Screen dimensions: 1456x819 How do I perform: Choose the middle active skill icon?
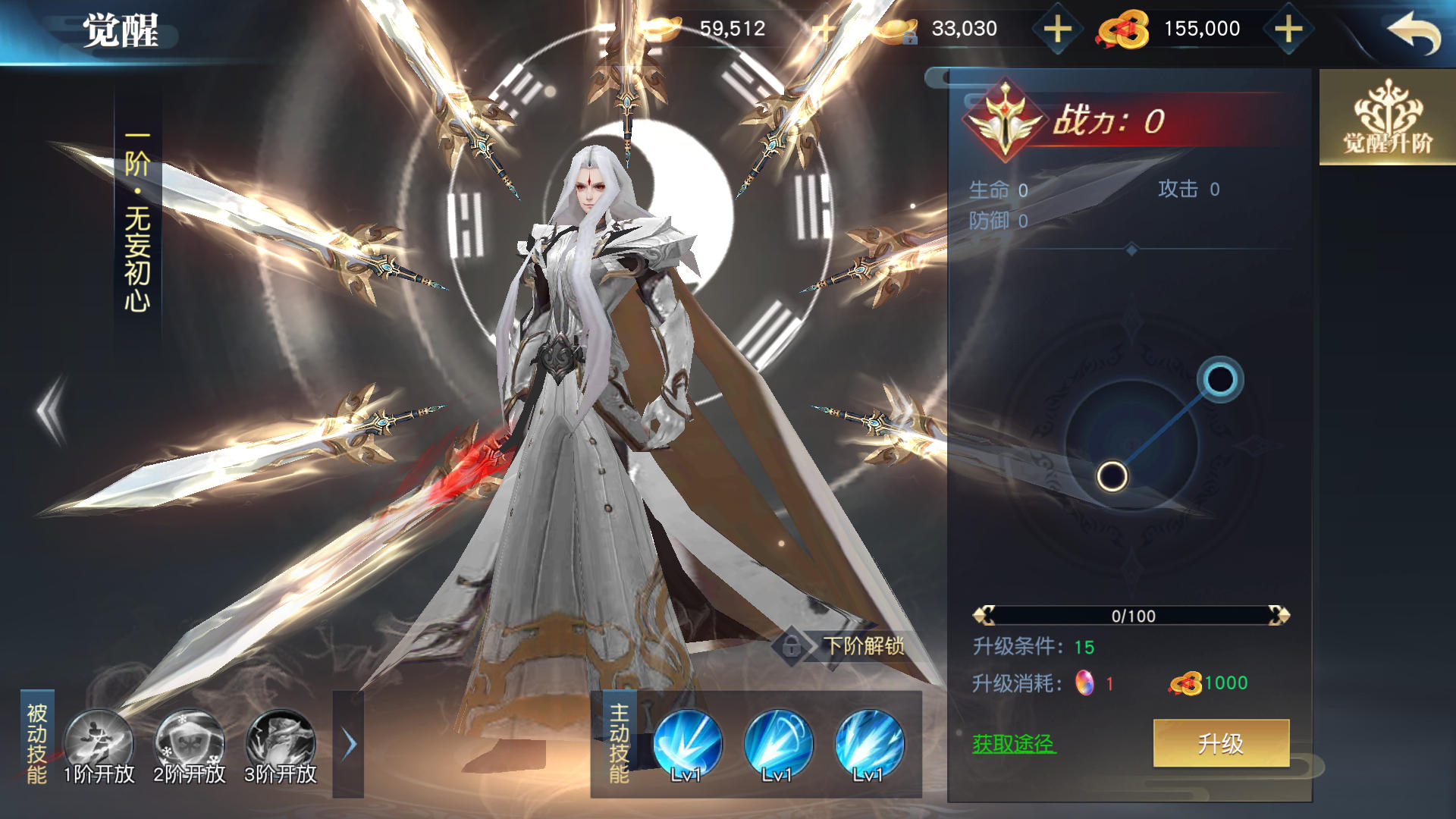(778, 743)
